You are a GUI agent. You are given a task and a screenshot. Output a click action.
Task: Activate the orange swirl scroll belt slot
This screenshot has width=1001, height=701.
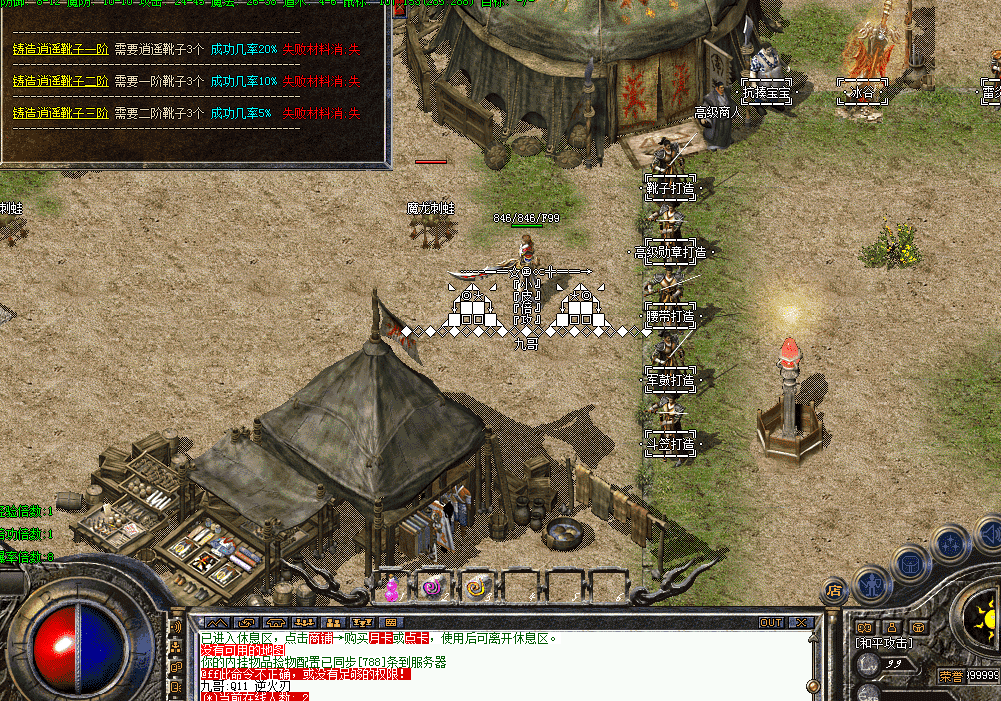(x=476, y=586)
